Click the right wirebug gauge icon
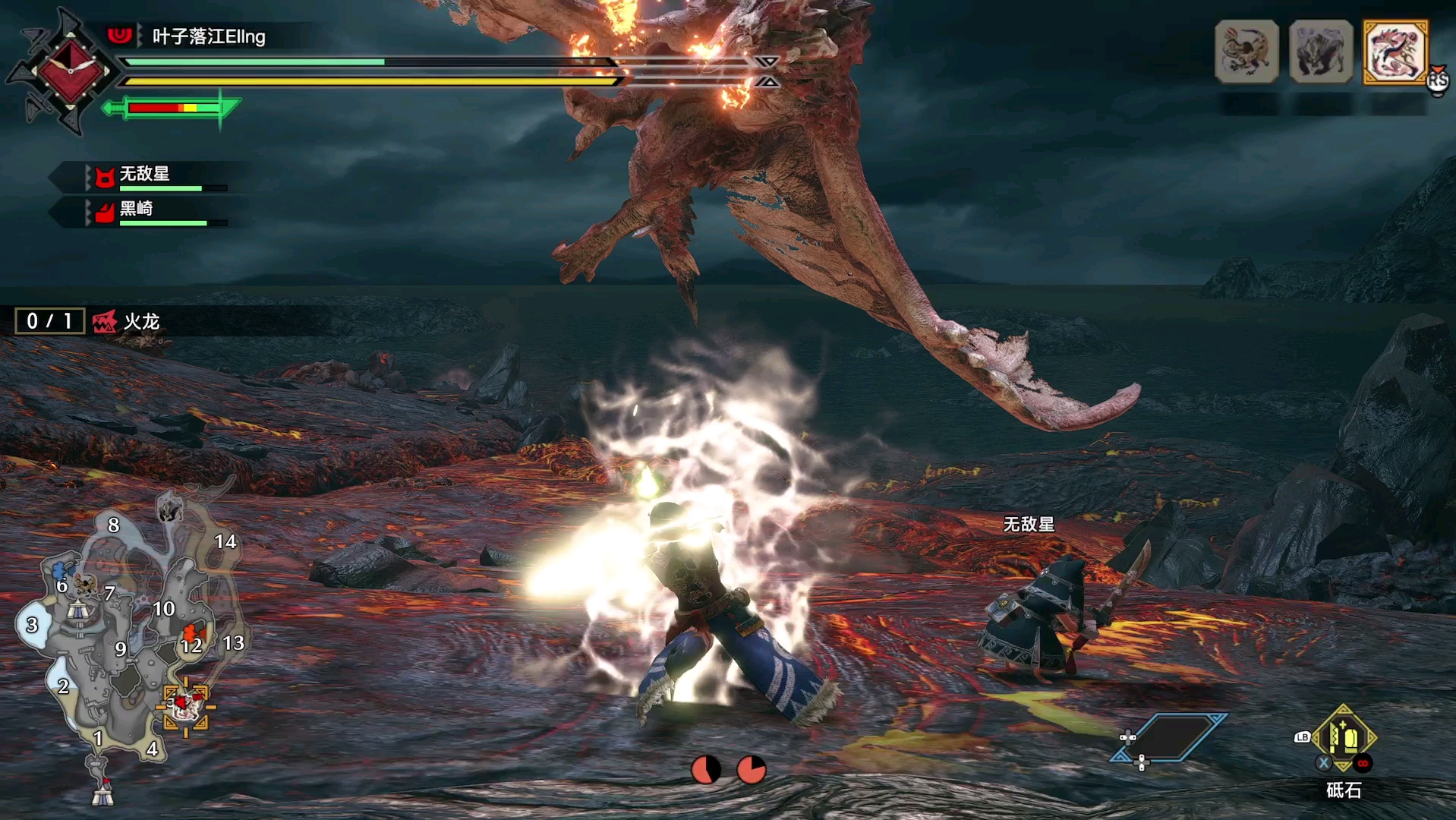The width and height of the screenshot is (1456, 820). 752,769
